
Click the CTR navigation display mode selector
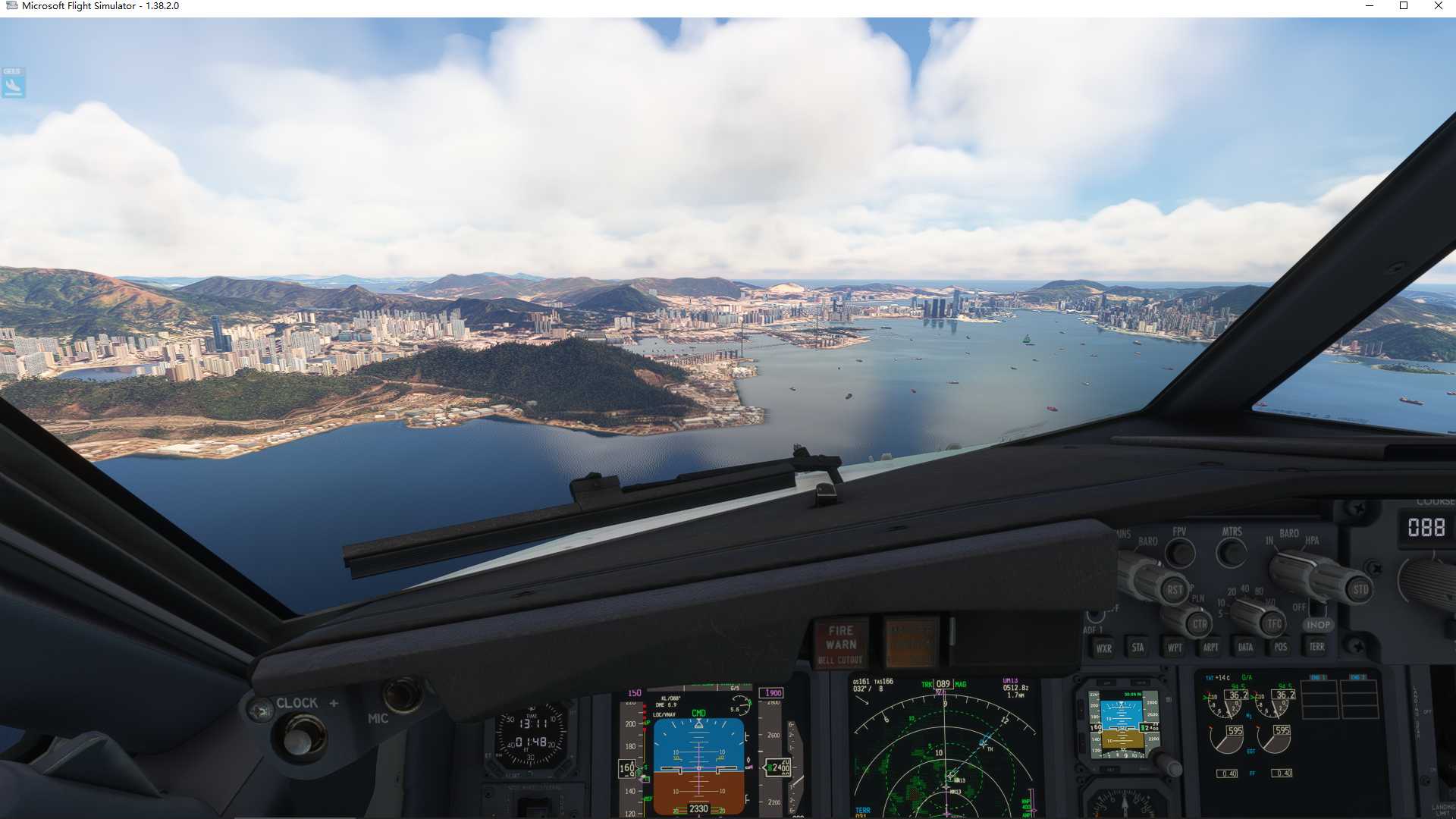1198,624
